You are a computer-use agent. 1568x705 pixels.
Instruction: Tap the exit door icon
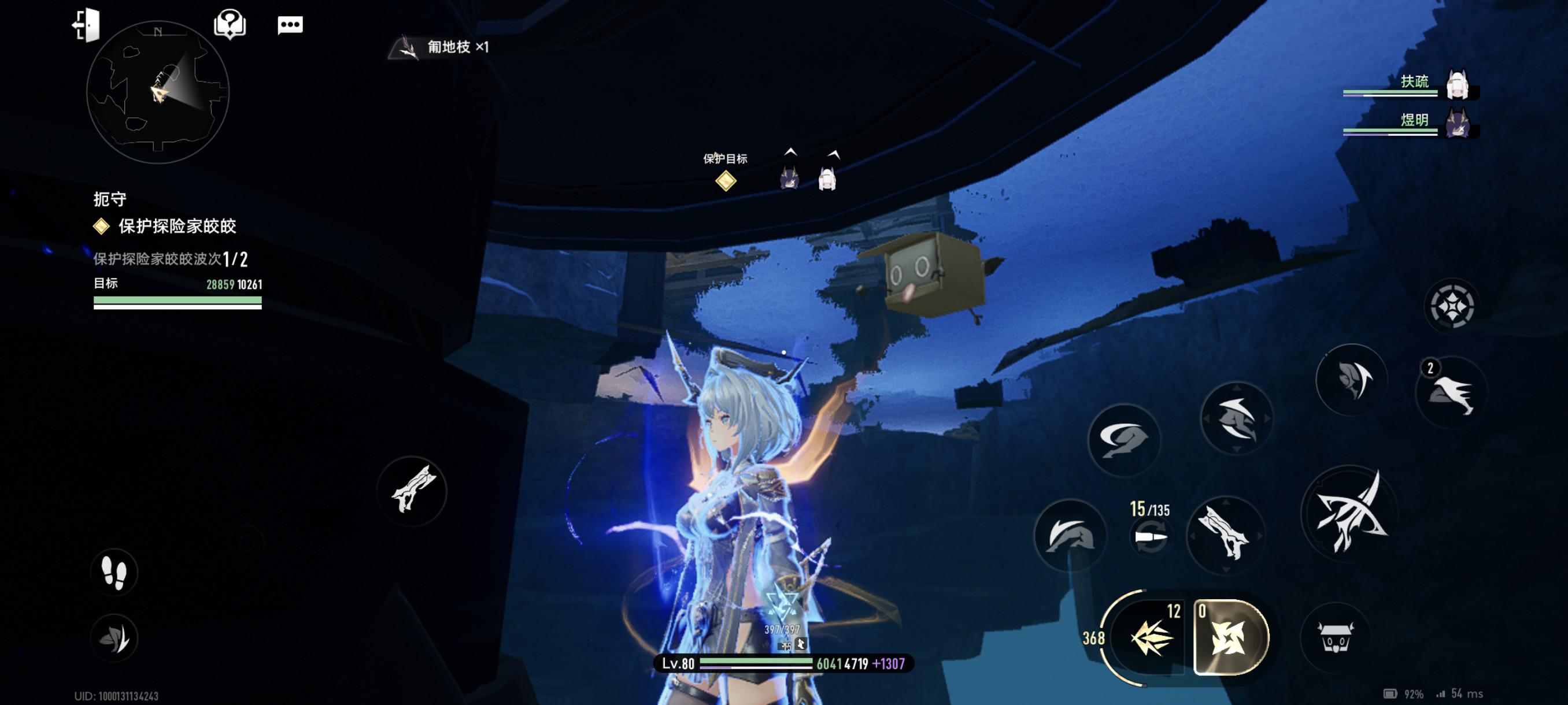pyautogui.click(x=86, y=25)
